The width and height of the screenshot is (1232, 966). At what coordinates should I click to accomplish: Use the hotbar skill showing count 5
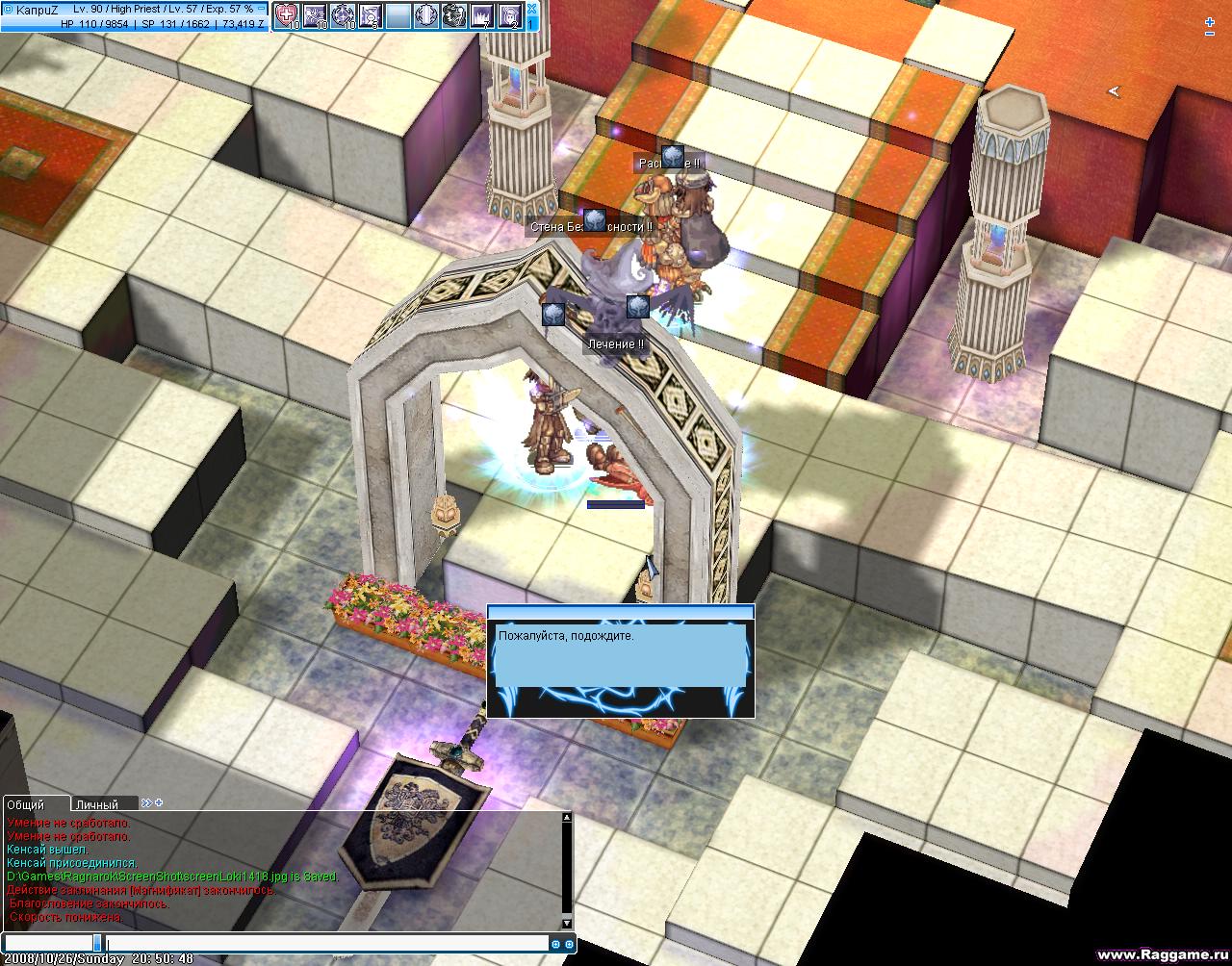(371, 15)
